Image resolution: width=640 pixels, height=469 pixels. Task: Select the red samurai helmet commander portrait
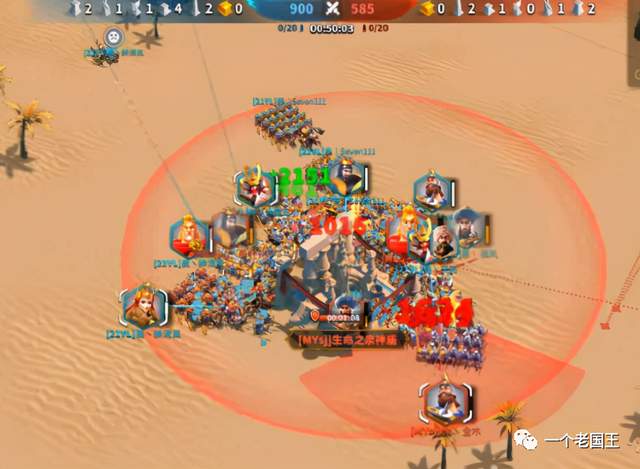[x=255, y=186]
